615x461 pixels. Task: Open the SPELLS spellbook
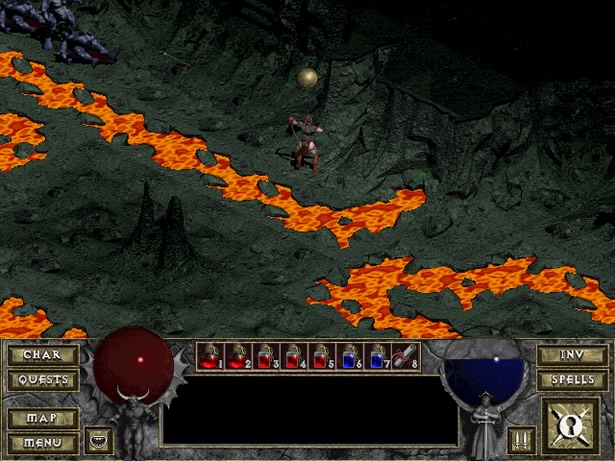[x=572, y=380]
